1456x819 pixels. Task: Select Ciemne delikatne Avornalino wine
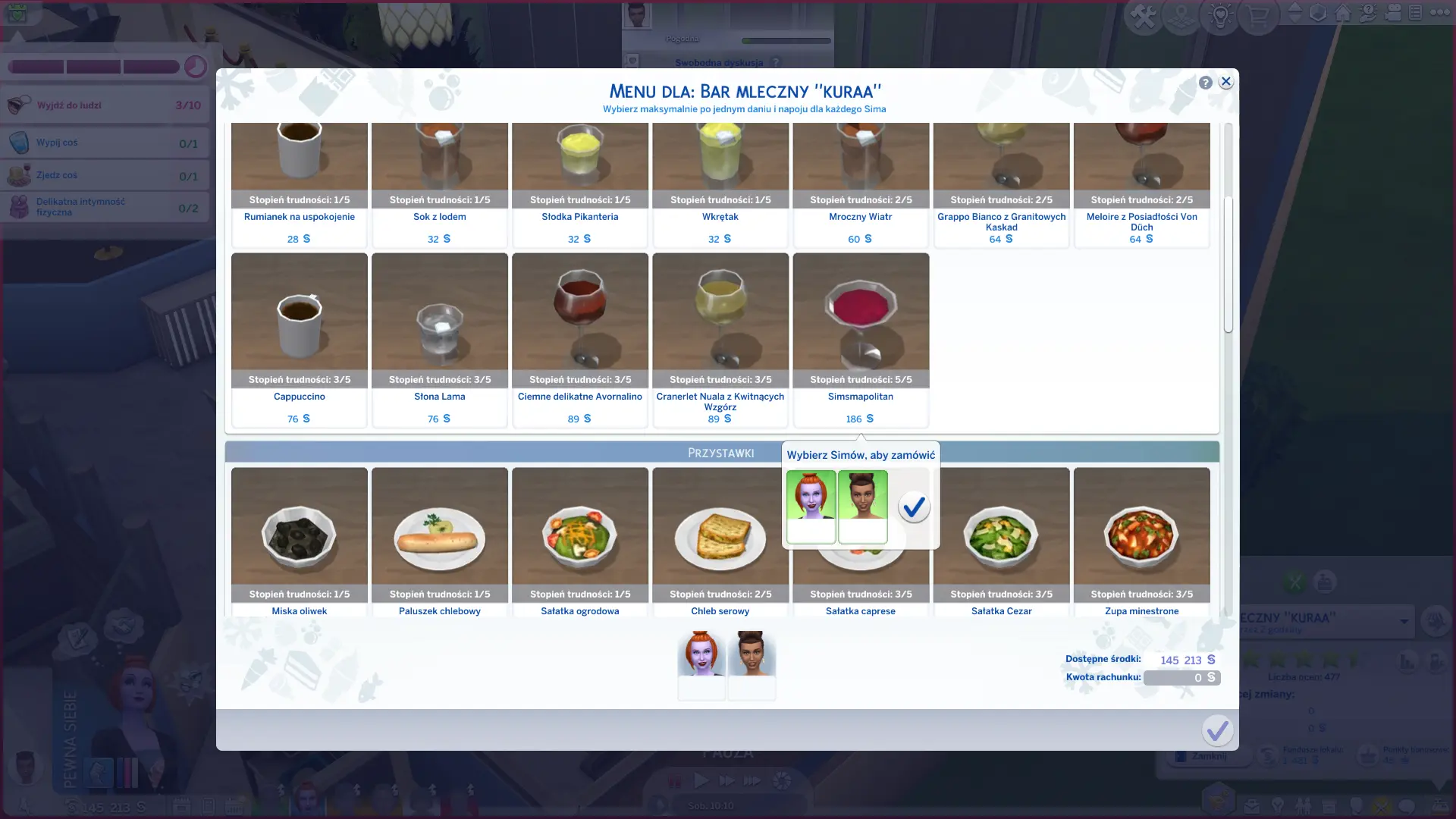579,326
